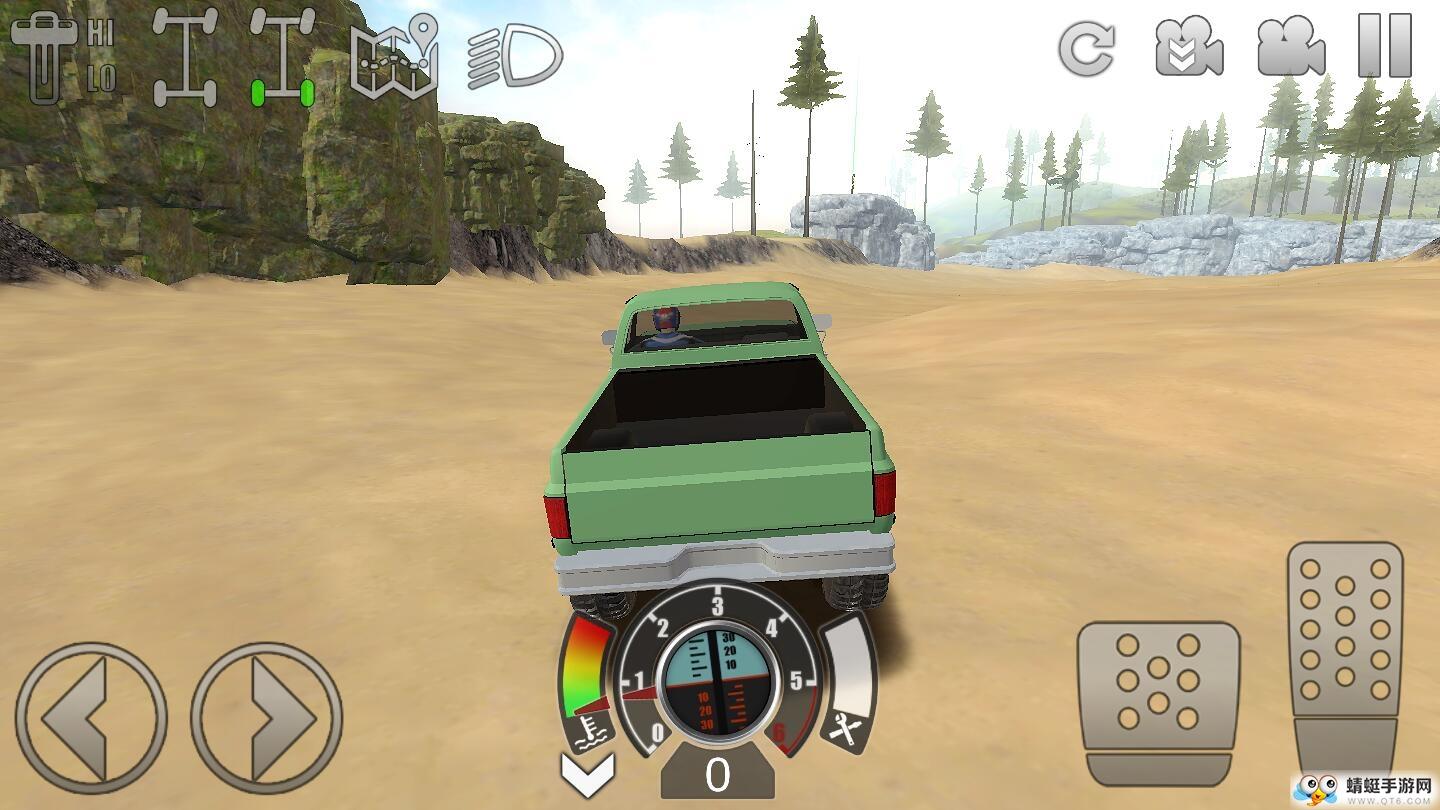Steer left with the left arrow button
Screen dimensions: 1440x810
coord(91,717)
